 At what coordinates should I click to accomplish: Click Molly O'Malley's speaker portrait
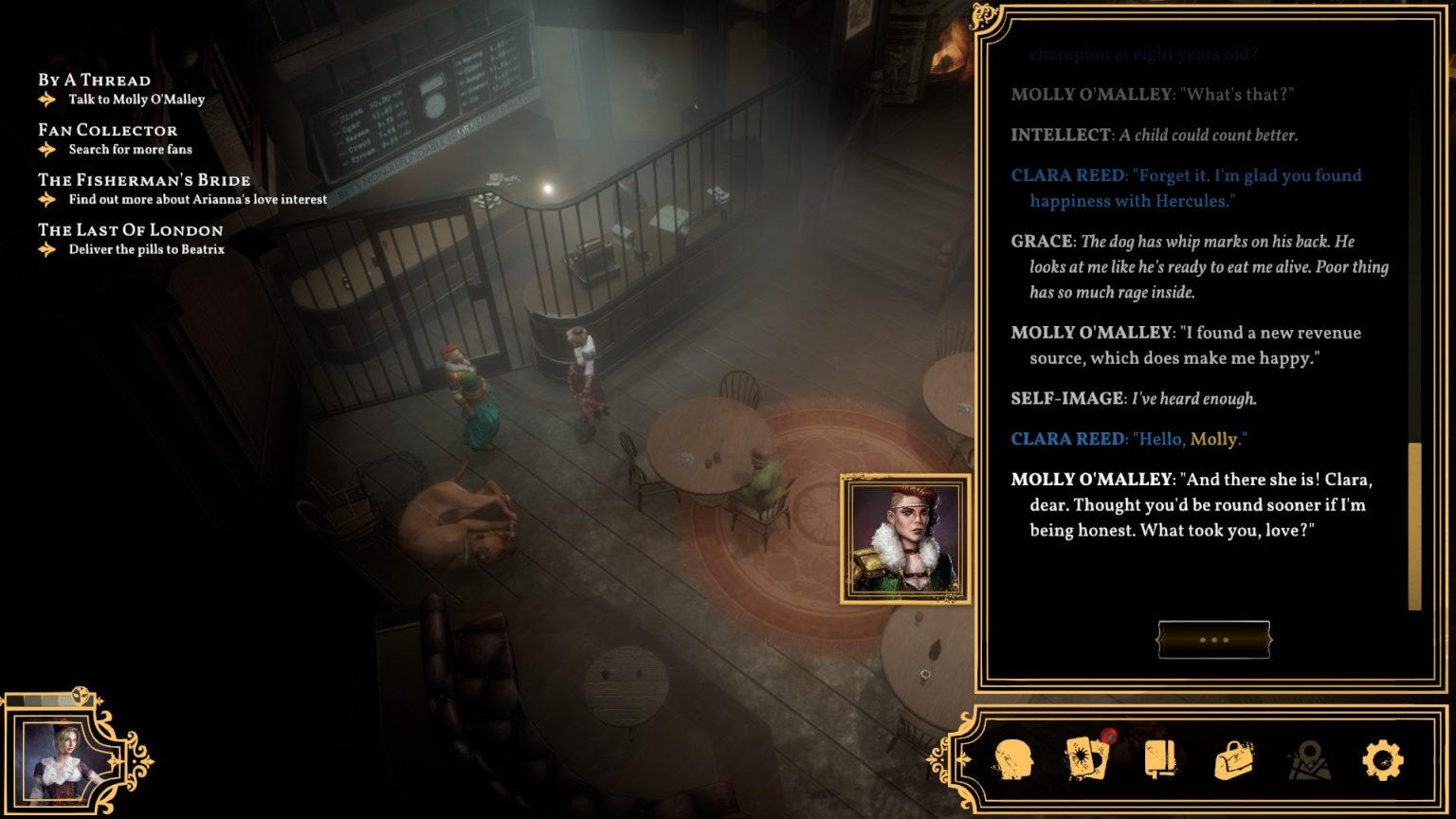[905, 538]
